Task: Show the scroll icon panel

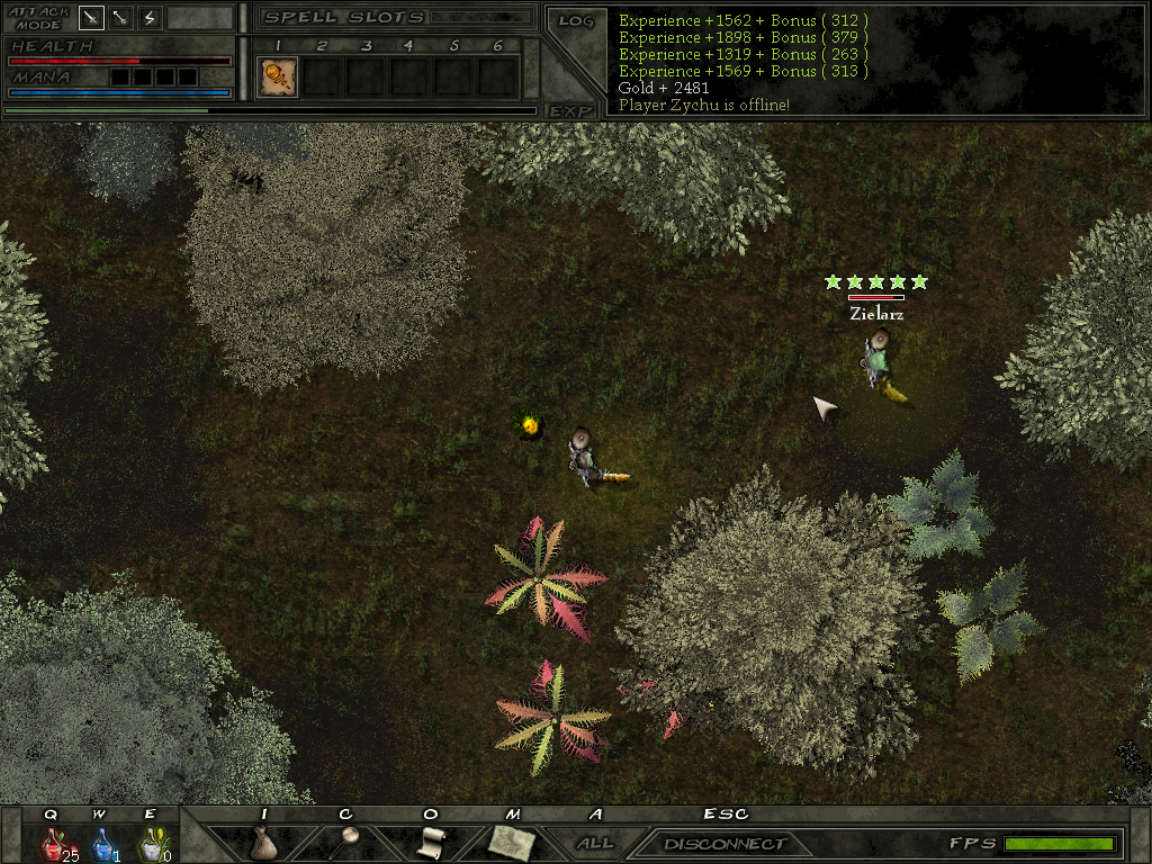Action: [x=429, y=842]
